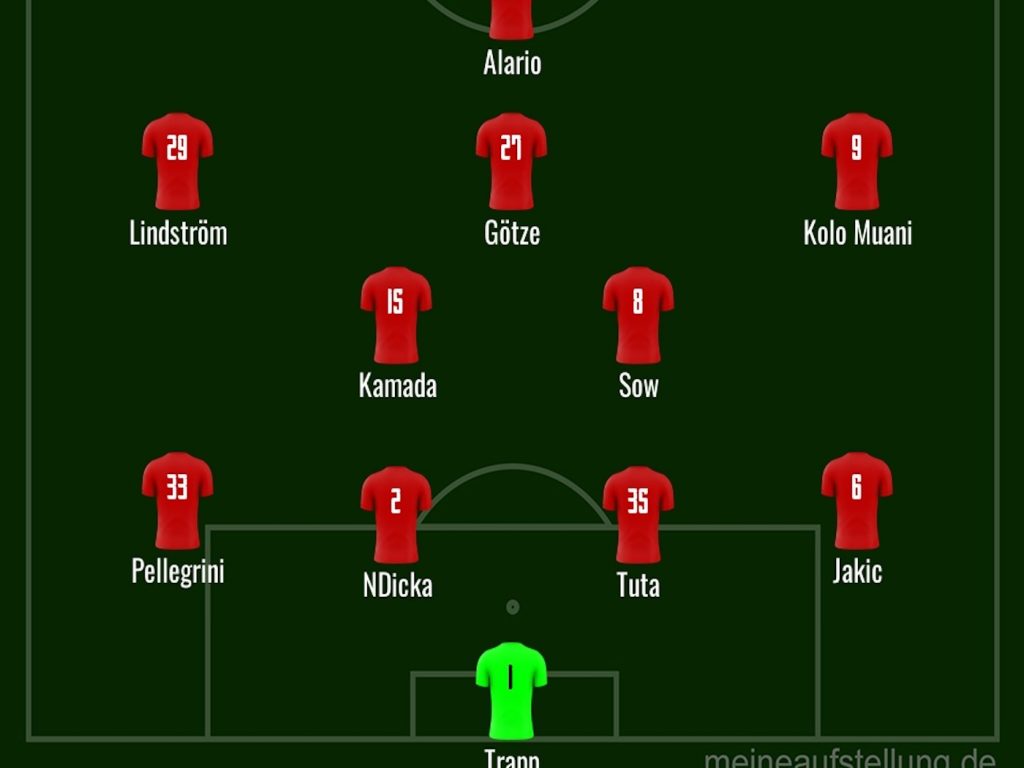
Task: Select Pellegrini's number 33 jersey
Action: tap(177, 500)
